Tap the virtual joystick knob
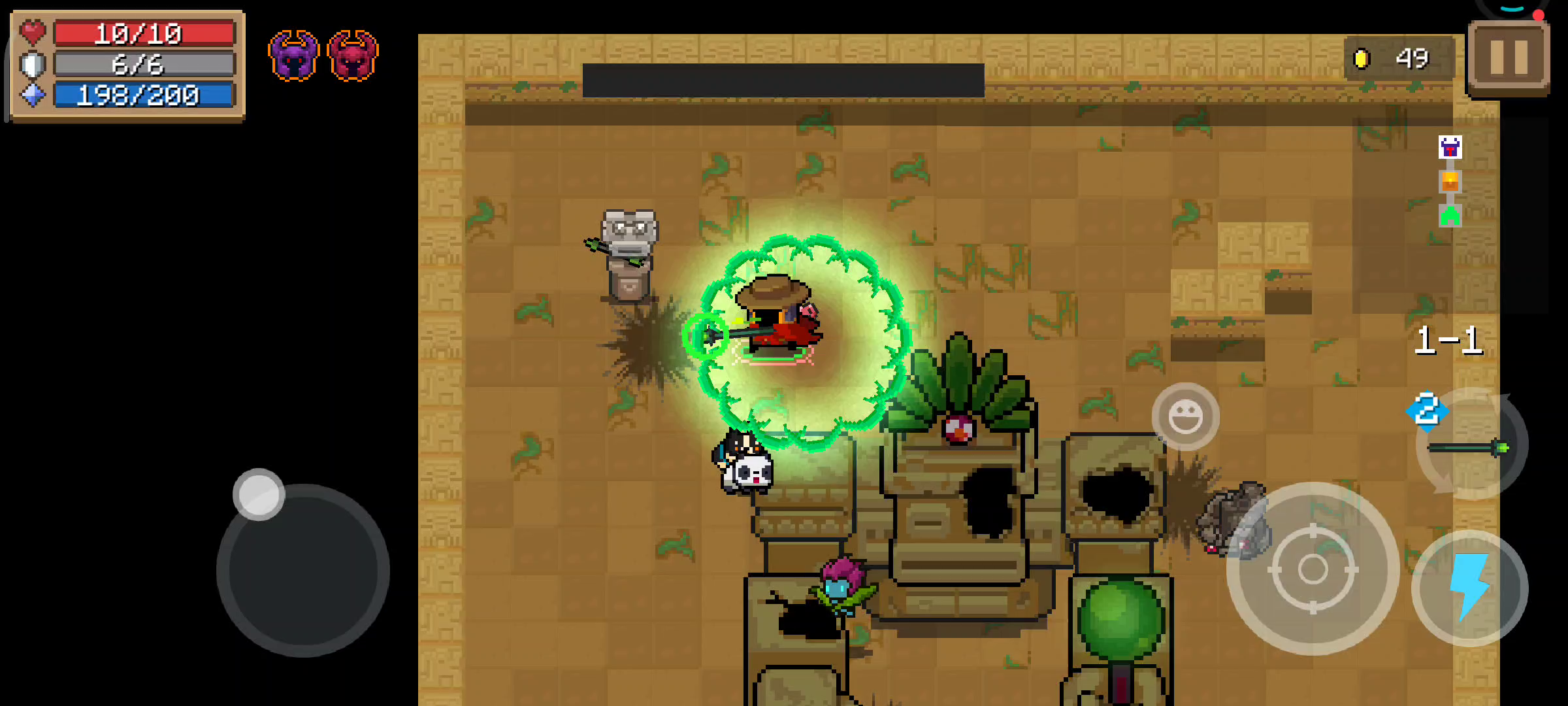1568x706 pixels. coord(259,494)
